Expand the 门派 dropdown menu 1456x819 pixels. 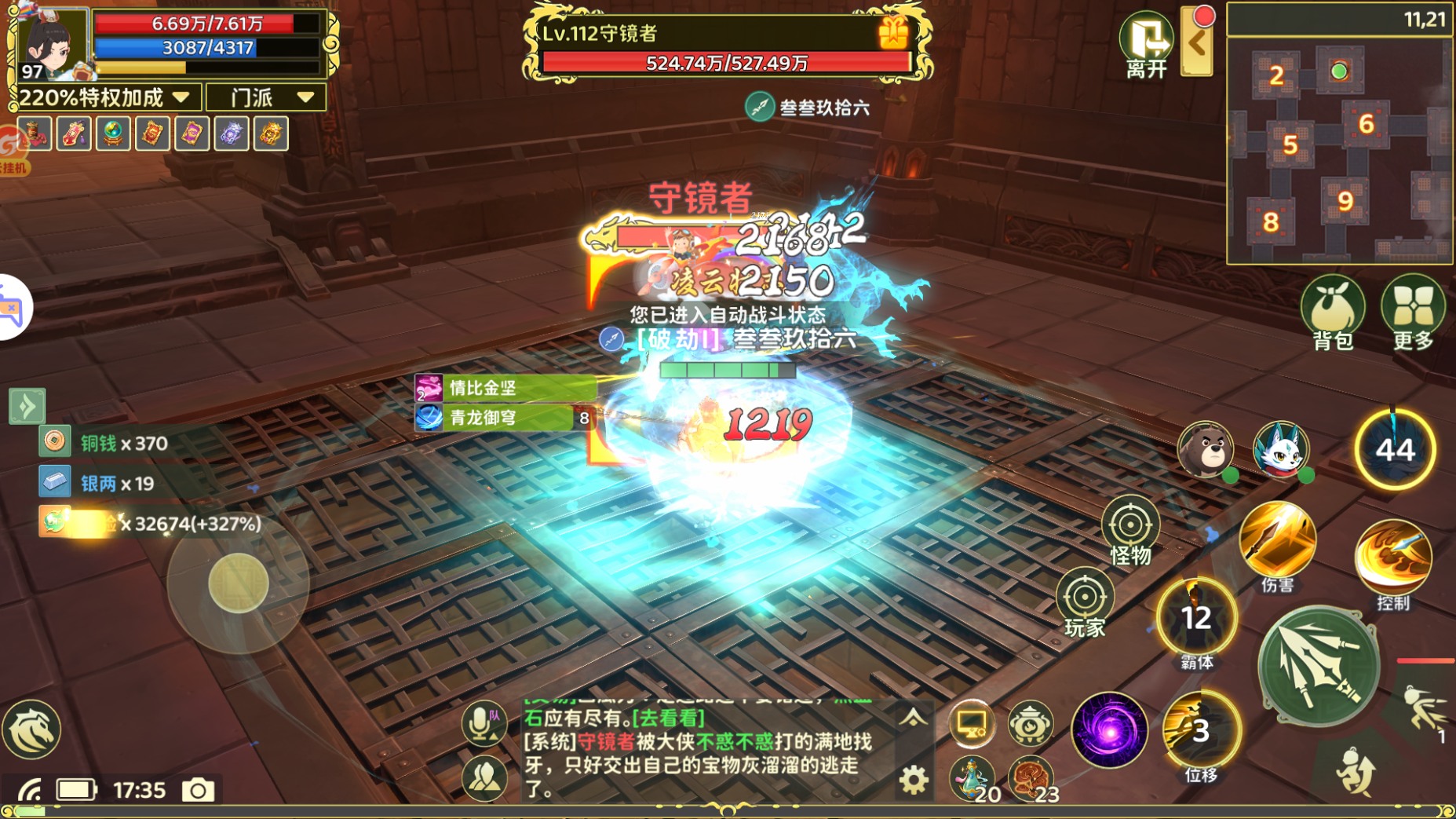tap(265, 96)
